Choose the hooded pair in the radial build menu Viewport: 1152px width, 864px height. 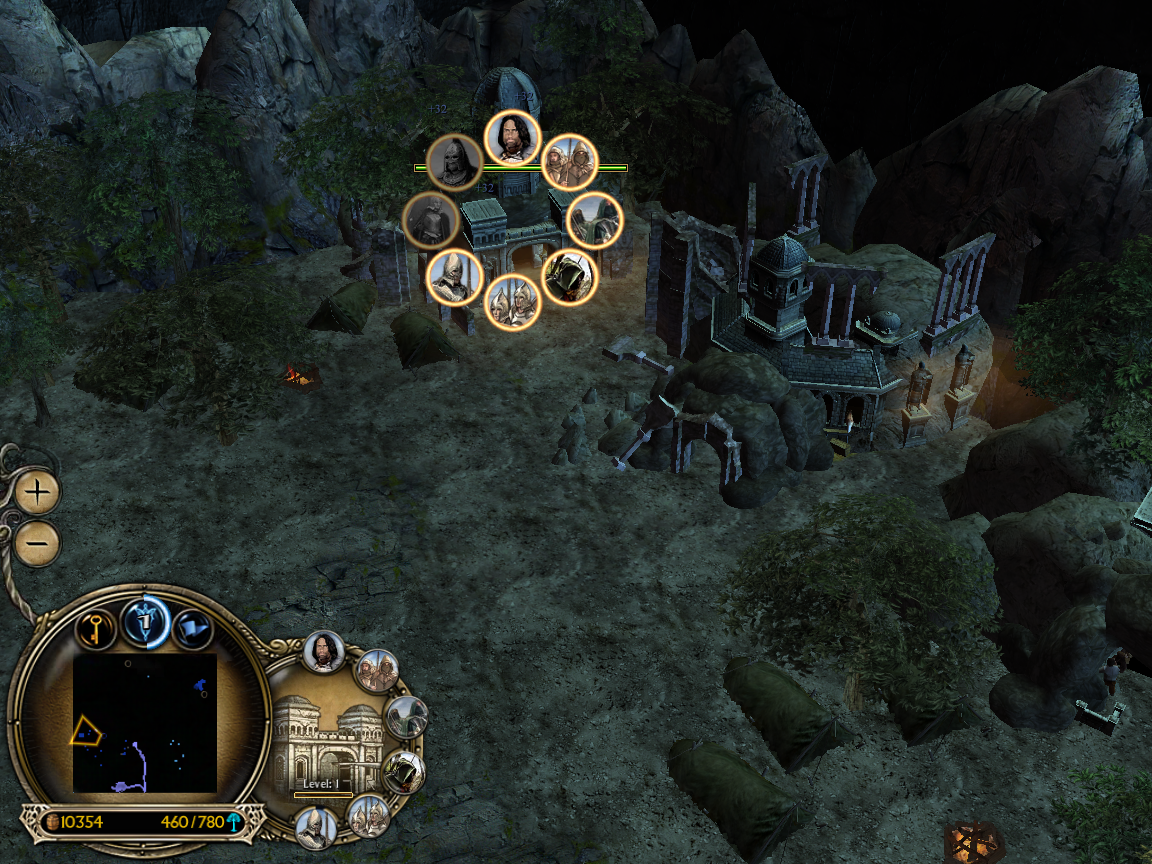tap(570, 162)
